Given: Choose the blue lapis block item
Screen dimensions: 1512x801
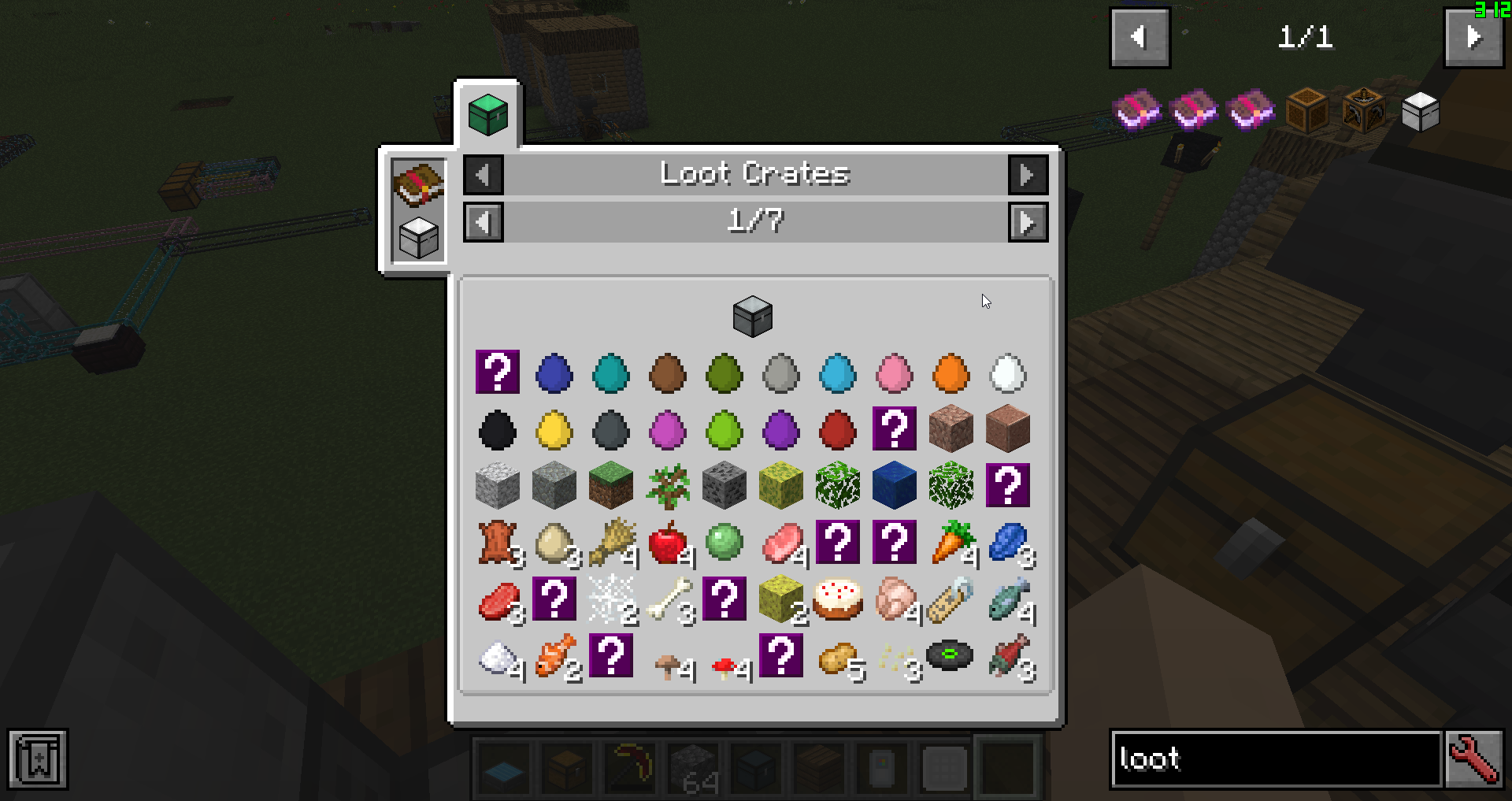Looking at the screenshot, I should pos(894,485).
